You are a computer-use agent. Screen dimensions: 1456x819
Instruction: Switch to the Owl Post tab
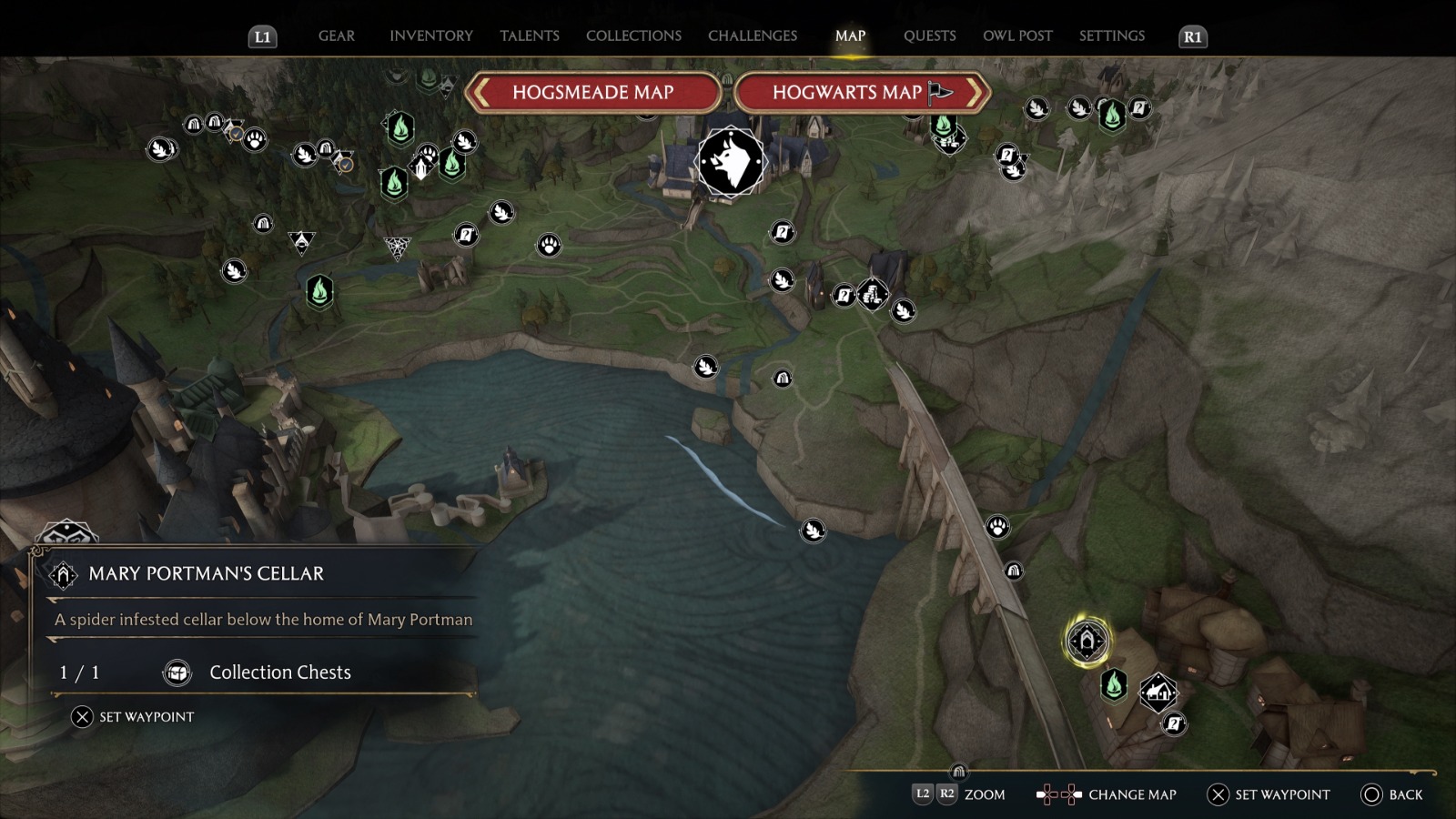[1017, 36]
